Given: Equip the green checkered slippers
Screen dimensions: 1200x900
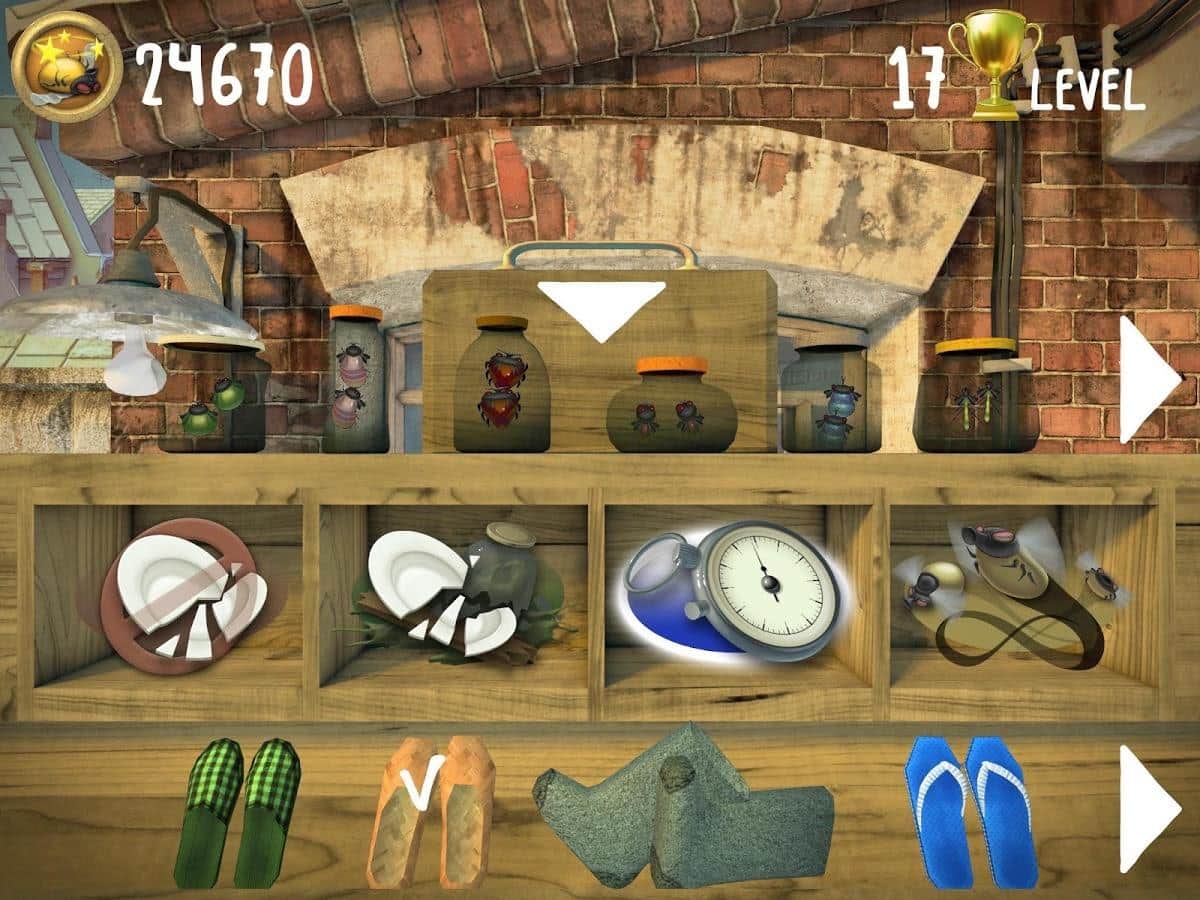Looking at the screenshot, I should 238,812.
